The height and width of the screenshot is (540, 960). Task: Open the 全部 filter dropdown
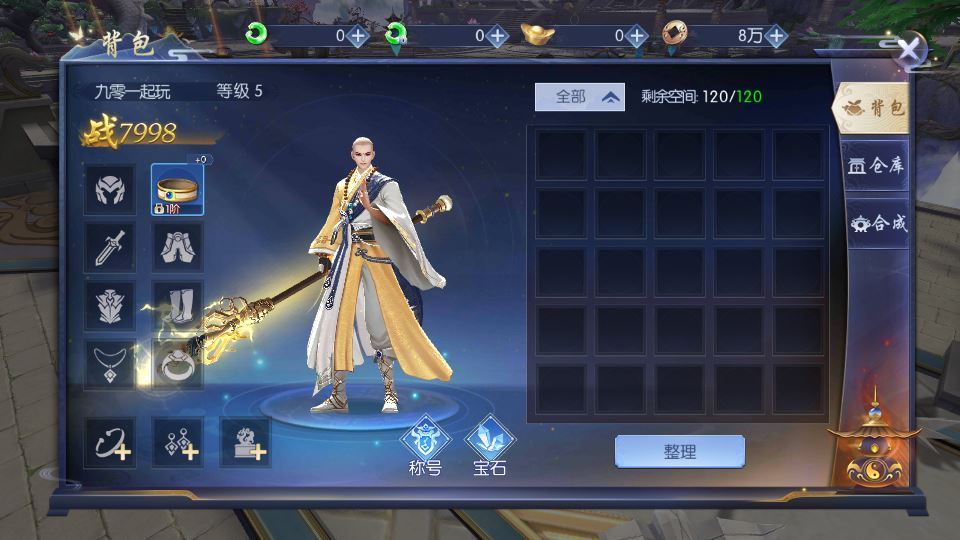pyautogui.click(x=580, y=97)
